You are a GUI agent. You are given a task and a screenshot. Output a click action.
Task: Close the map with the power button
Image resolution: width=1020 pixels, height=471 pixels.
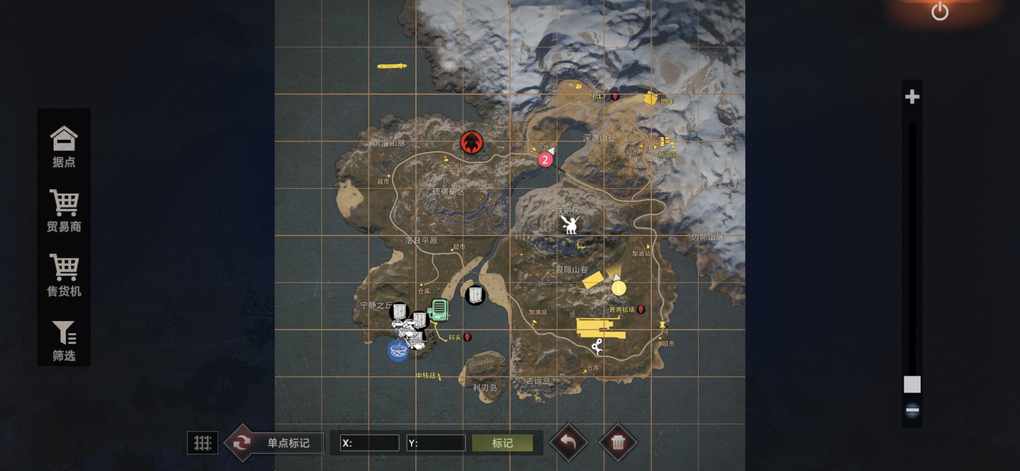coord(940,12)
